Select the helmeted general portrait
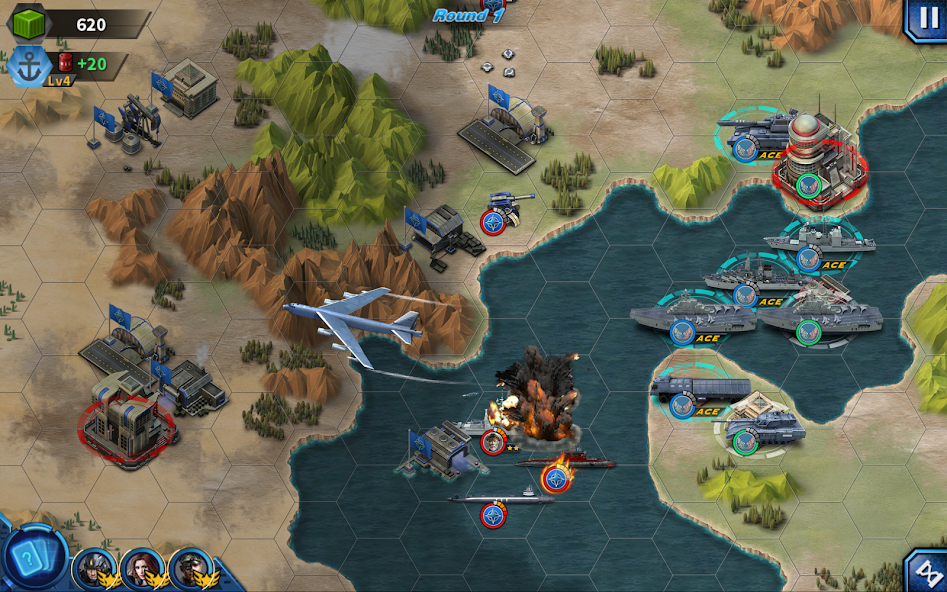The height and width of the screenshot is (592, 947). (93, 568)
